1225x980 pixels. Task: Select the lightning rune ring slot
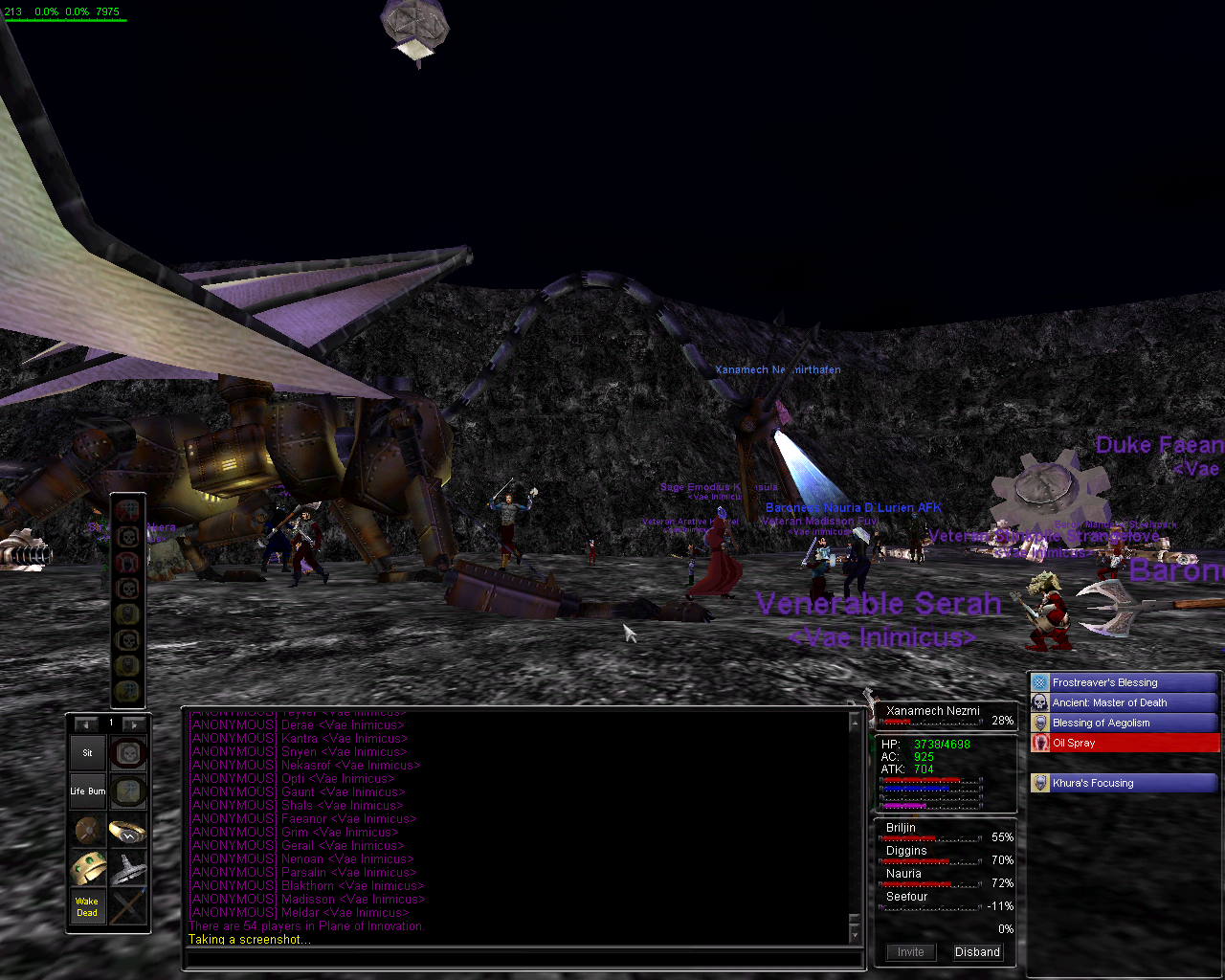(127, 831)
